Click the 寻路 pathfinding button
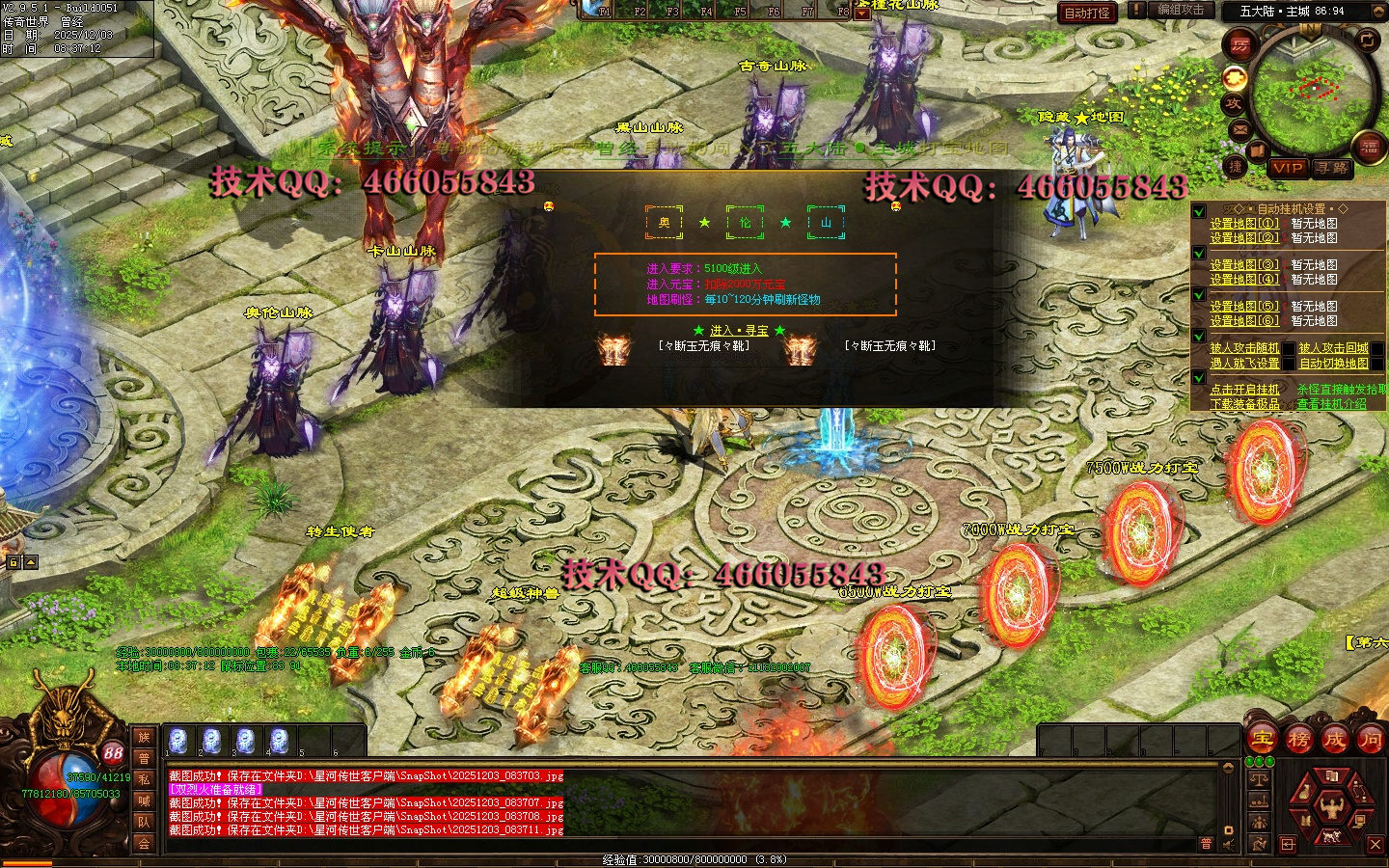The height and width of the screenshot is (868, 1389). coord(1332,168)
